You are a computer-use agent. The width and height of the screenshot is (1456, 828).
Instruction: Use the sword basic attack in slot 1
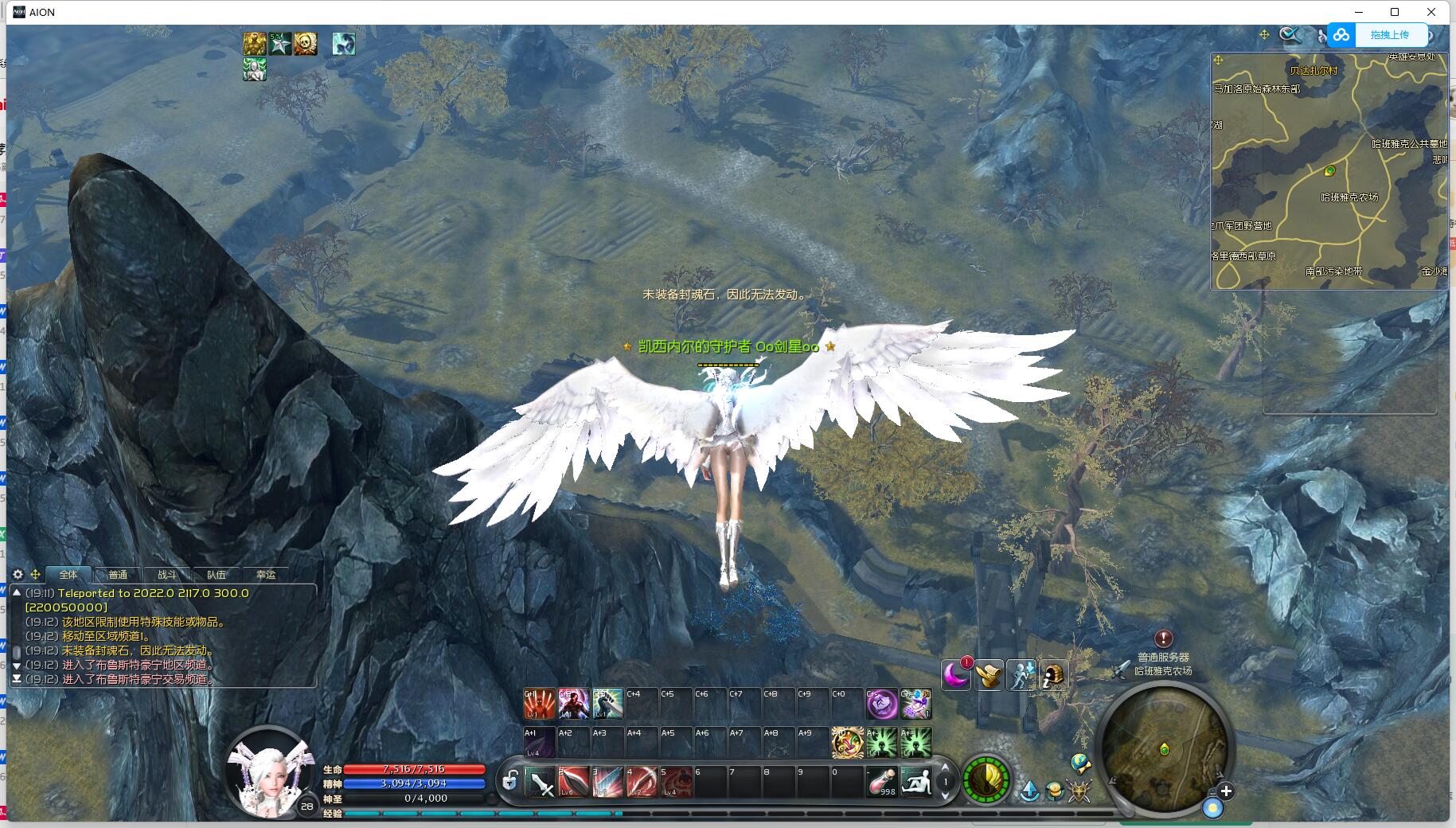coord(541,782)
